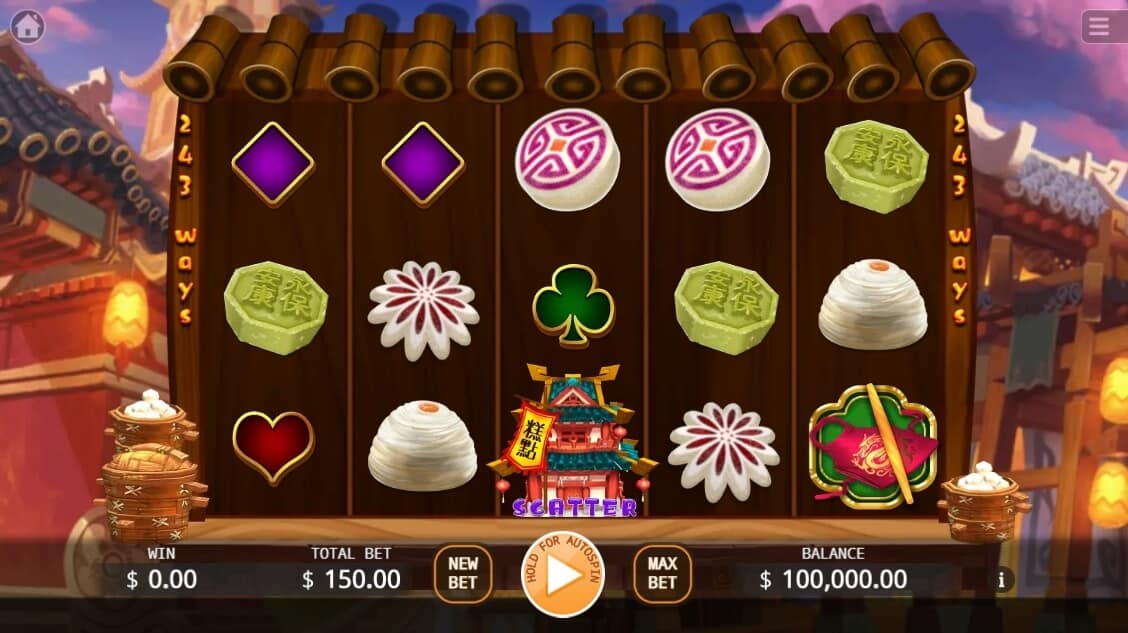Set the Max Bet

coord(662,574)
